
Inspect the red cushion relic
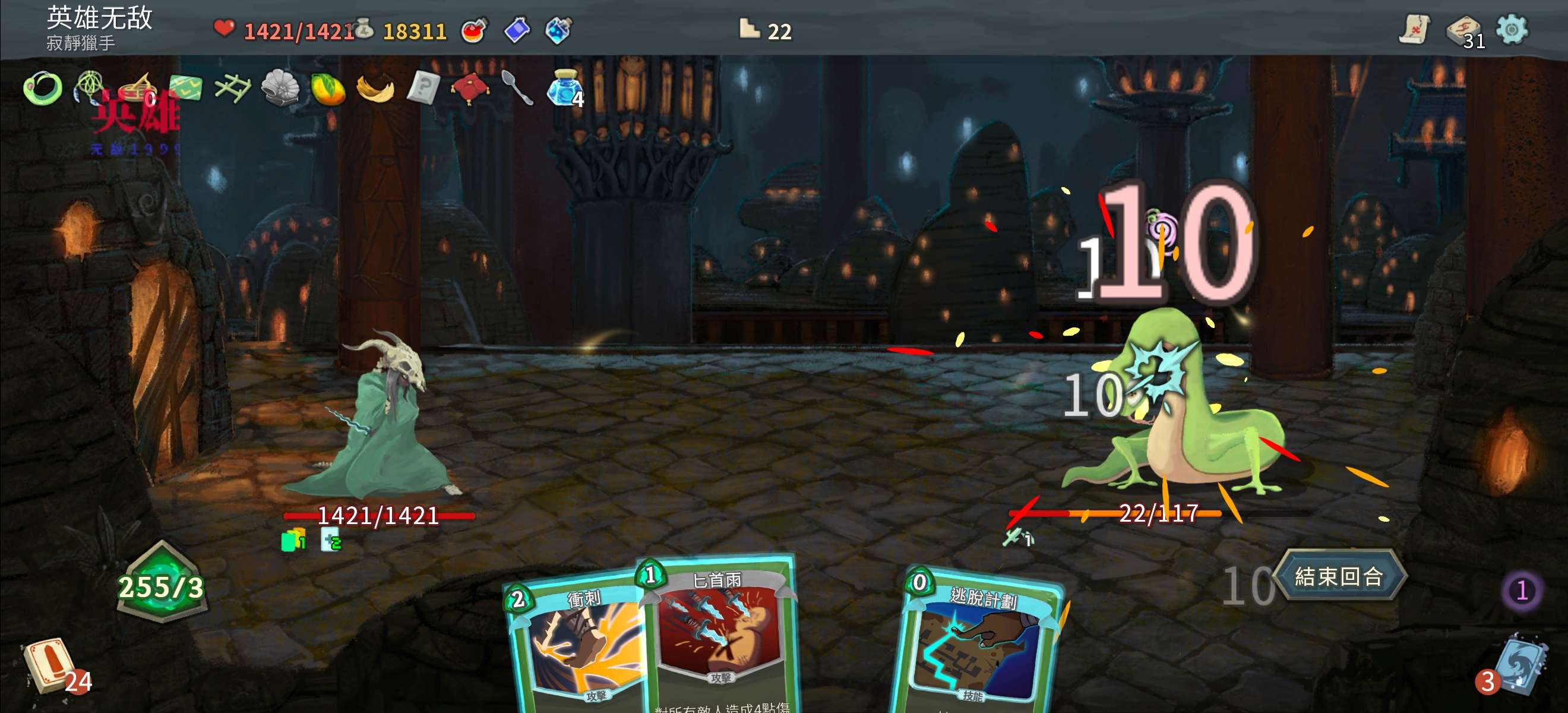click(x=470, y=88)
